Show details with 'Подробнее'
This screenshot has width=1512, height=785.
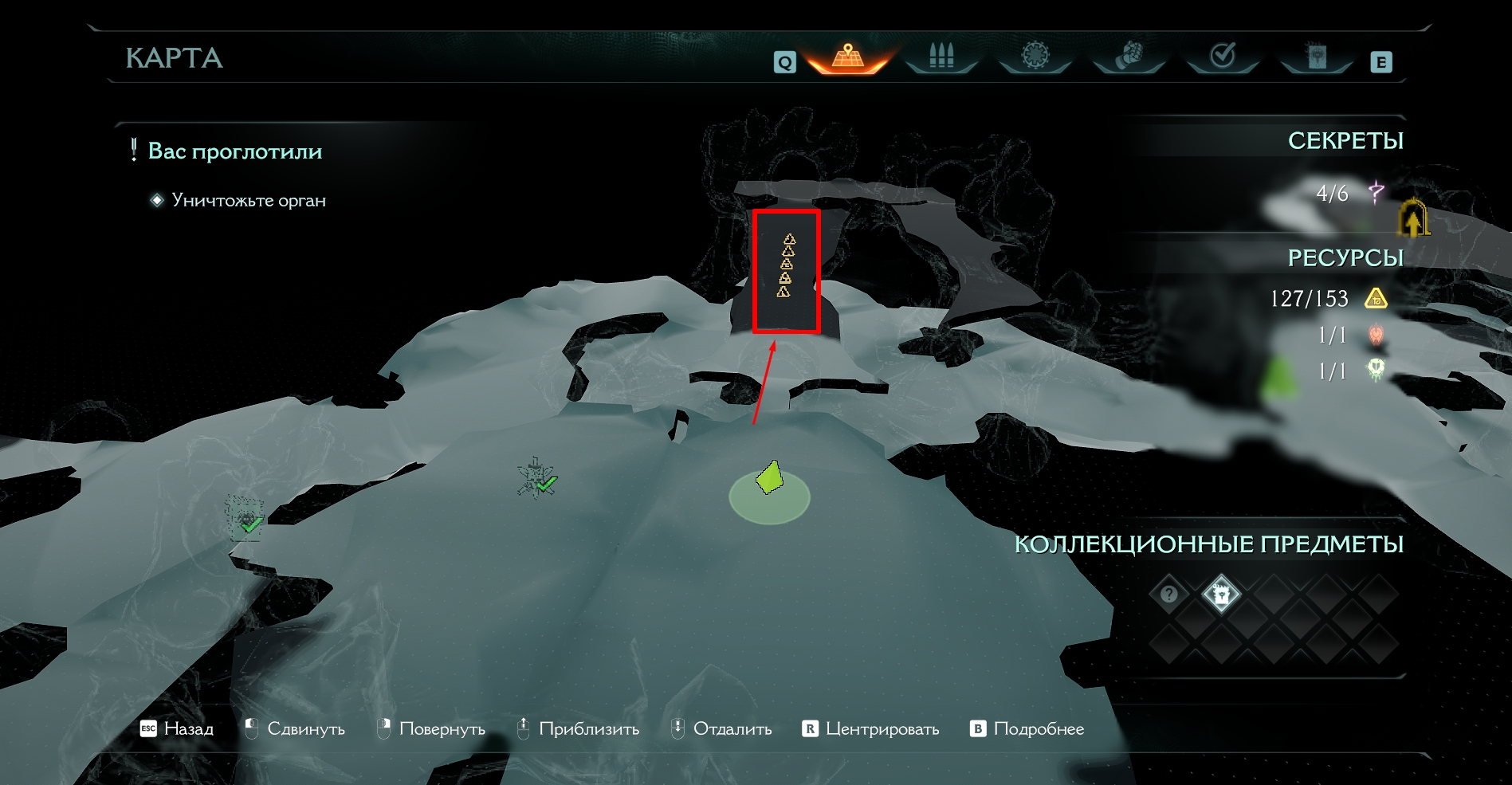(1027, 729)
